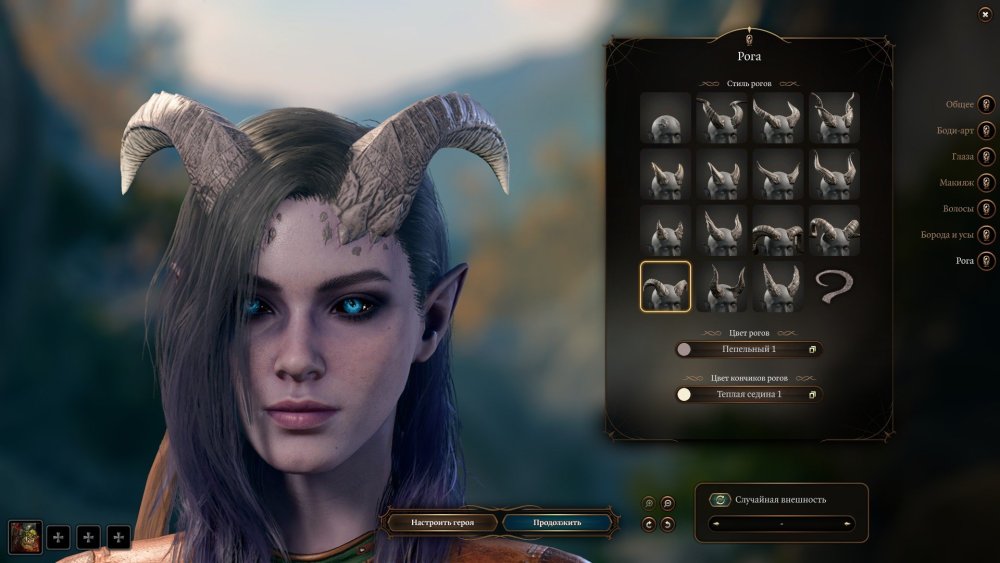This screenshot has height=563, width=1000.
Task: Click the right arrow of the appearance preset stepper
Action: coord(849,523)
